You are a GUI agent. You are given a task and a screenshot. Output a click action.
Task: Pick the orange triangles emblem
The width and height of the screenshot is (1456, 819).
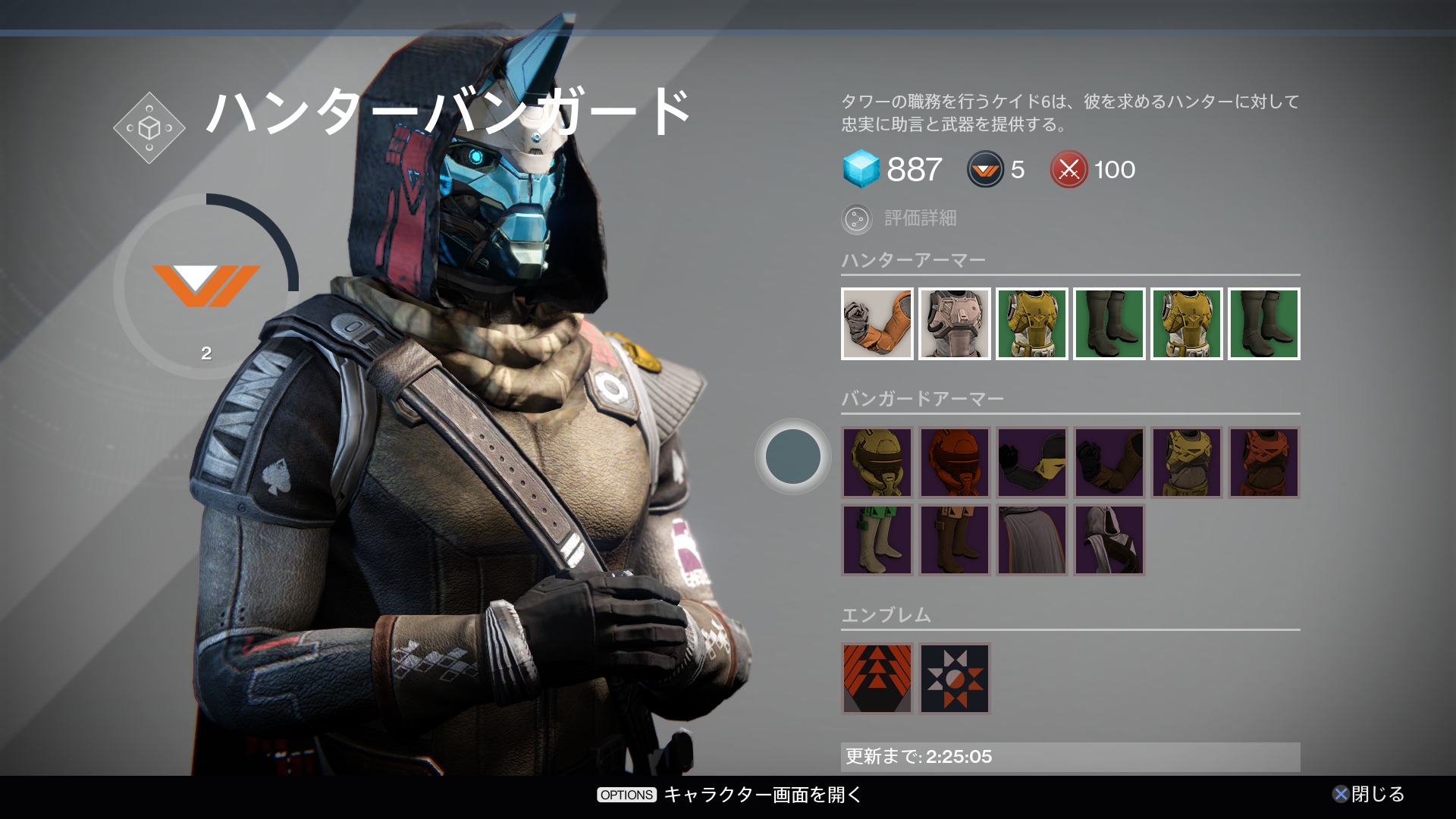(877, 679)
